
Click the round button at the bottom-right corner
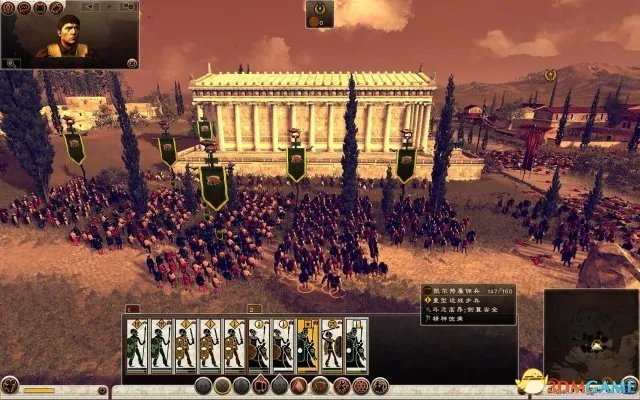tap(628, 385)
